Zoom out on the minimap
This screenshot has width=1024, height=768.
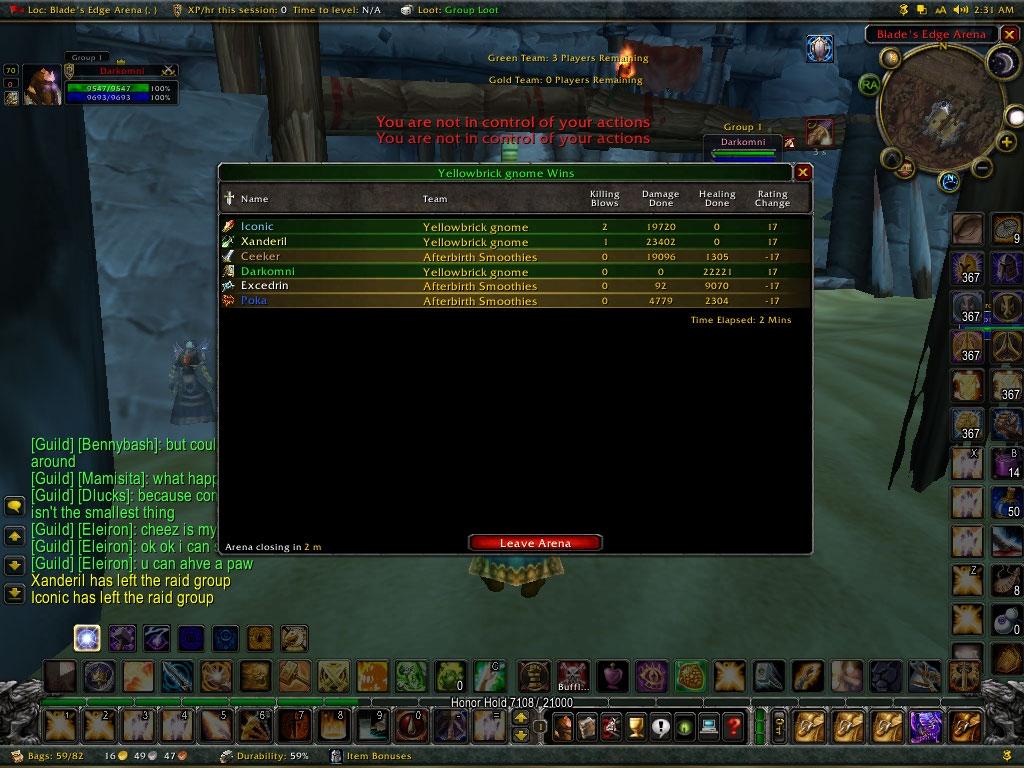pos(982,168)
